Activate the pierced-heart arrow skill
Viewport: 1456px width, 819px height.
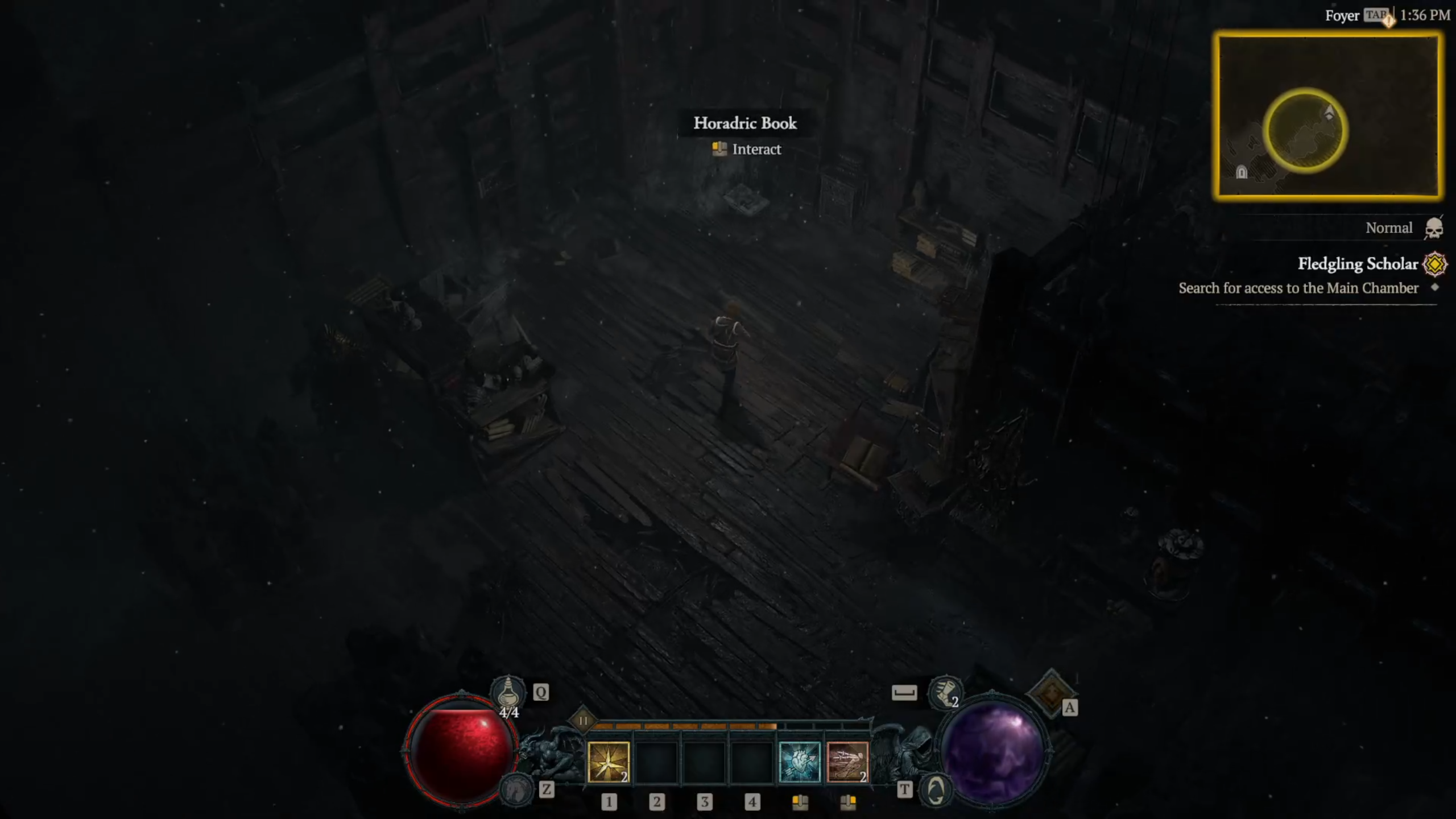pos(799,762)
